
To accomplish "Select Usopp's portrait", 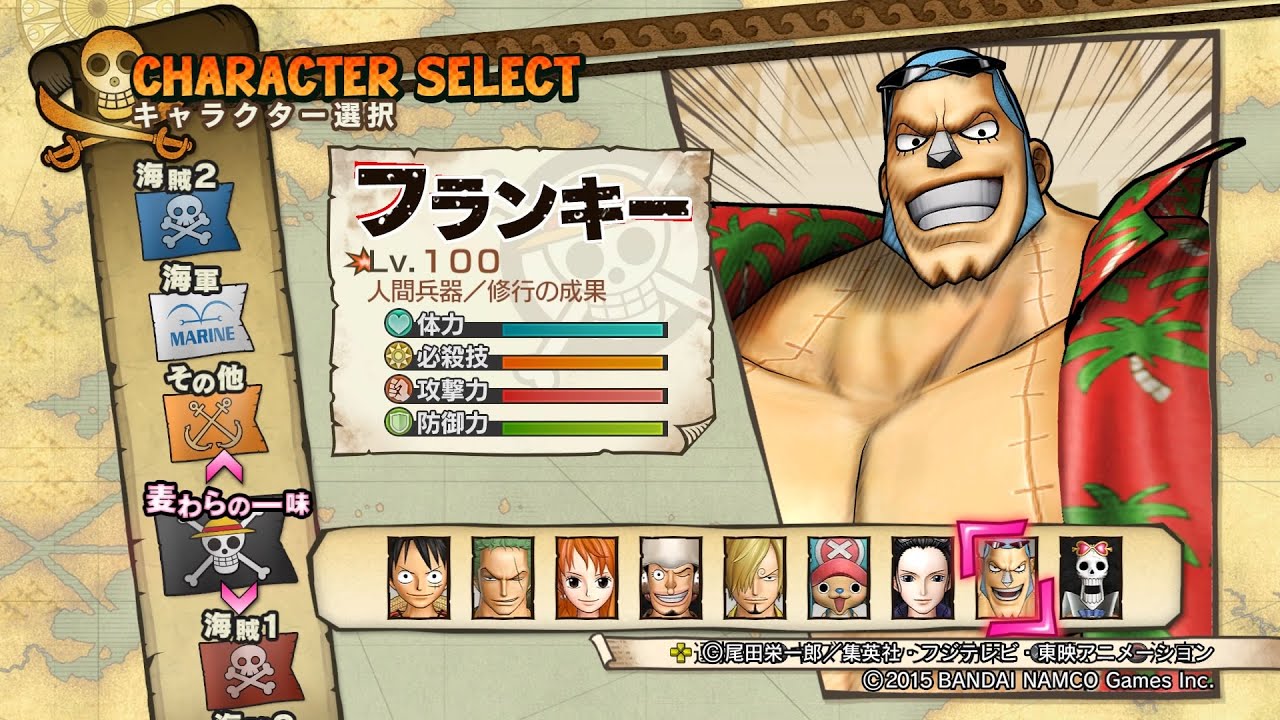I will click(x=670, y=577).
